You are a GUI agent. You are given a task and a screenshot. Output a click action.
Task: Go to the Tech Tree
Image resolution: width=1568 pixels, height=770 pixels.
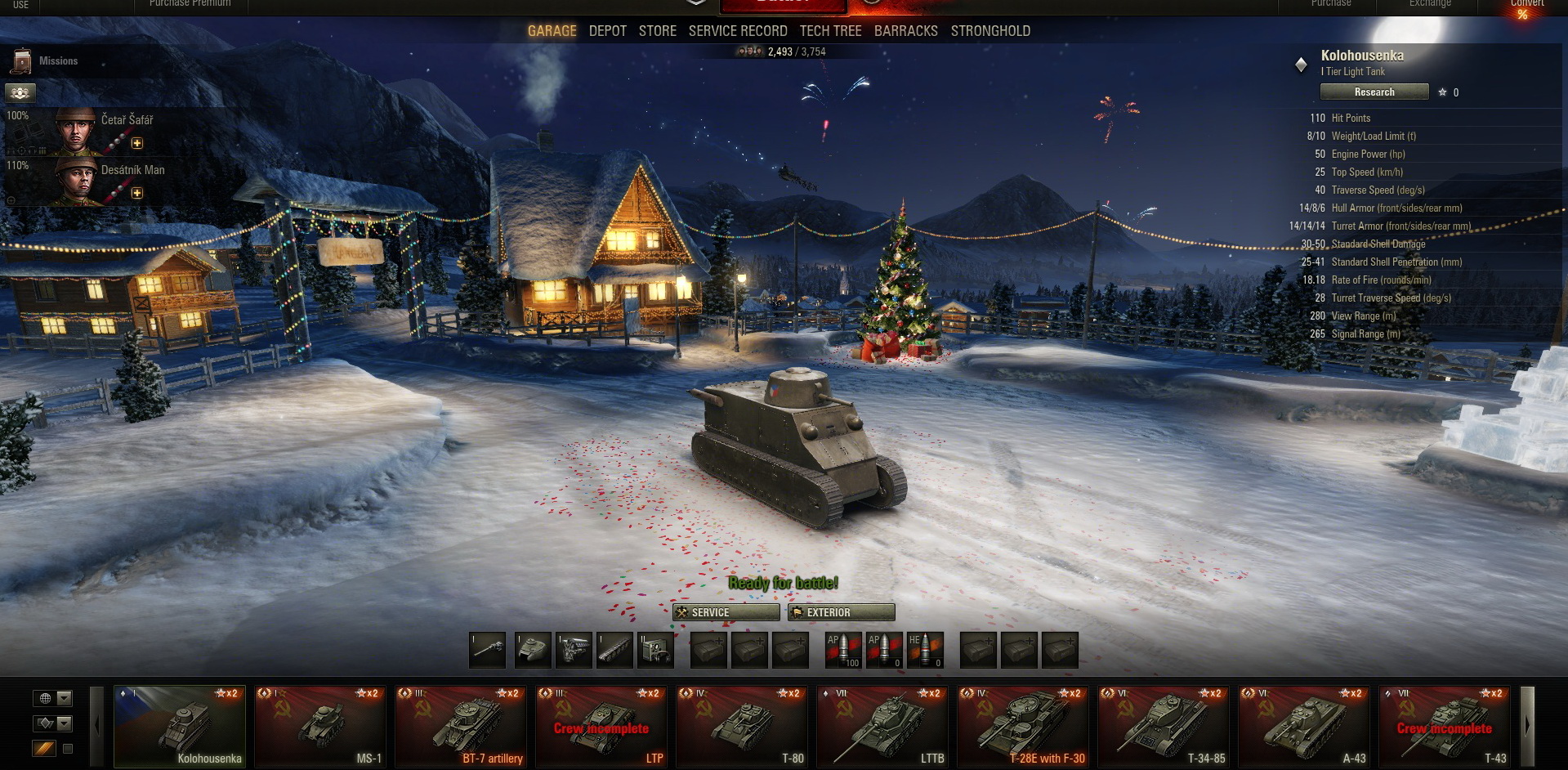tap(830, 31)
